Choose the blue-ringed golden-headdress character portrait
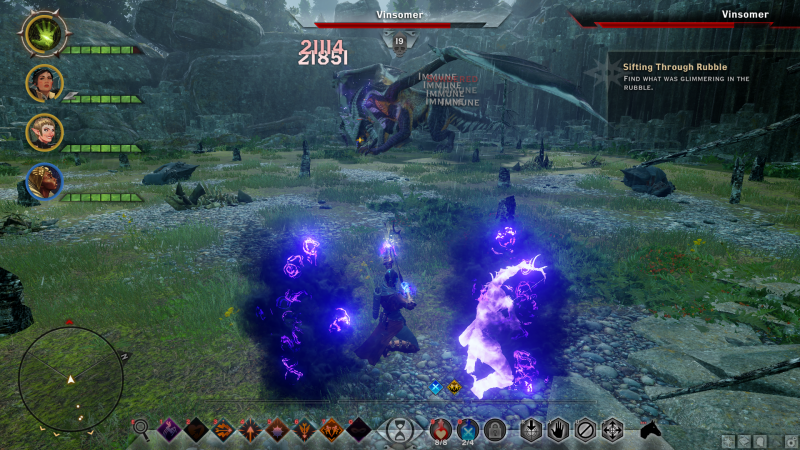The height and width of the screenshot is (450, 800). (x=44, y=182)
